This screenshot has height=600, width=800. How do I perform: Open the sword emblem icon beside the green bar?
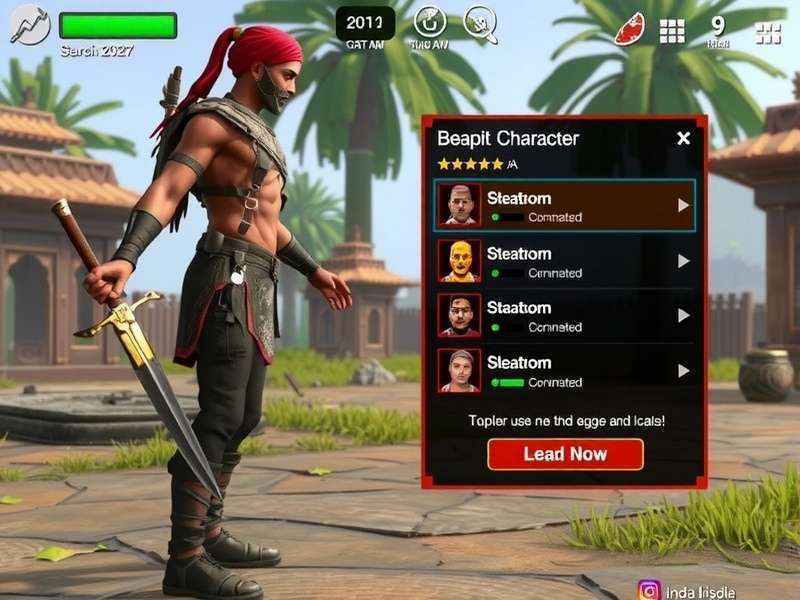coord(29,24)
